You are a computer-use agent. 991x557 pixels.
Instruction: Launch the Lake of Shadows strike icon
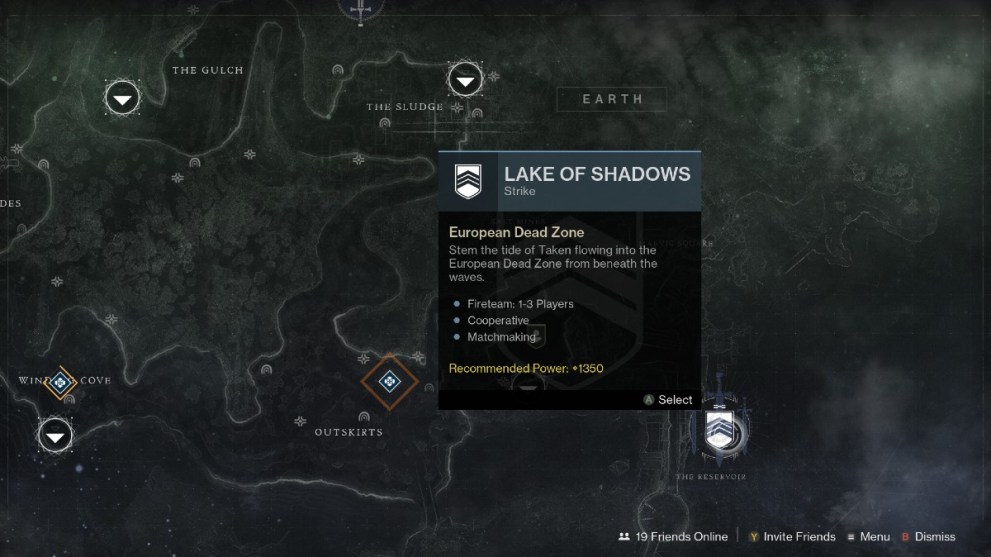[x=718, y=428]
